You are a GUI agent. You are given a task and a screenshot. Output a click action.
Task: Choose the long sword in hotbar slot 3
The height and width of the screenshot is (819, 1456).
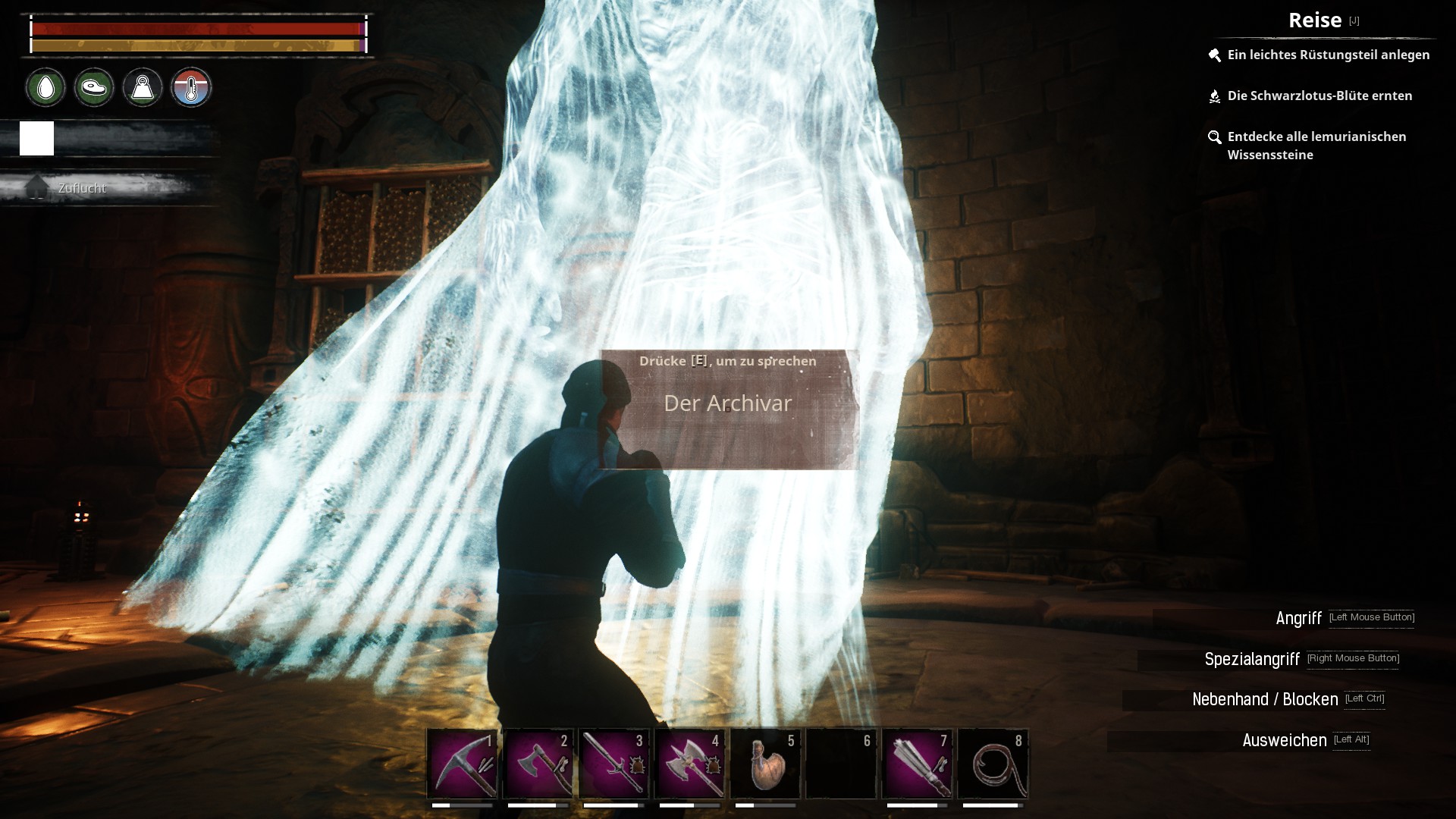(613, 764)
